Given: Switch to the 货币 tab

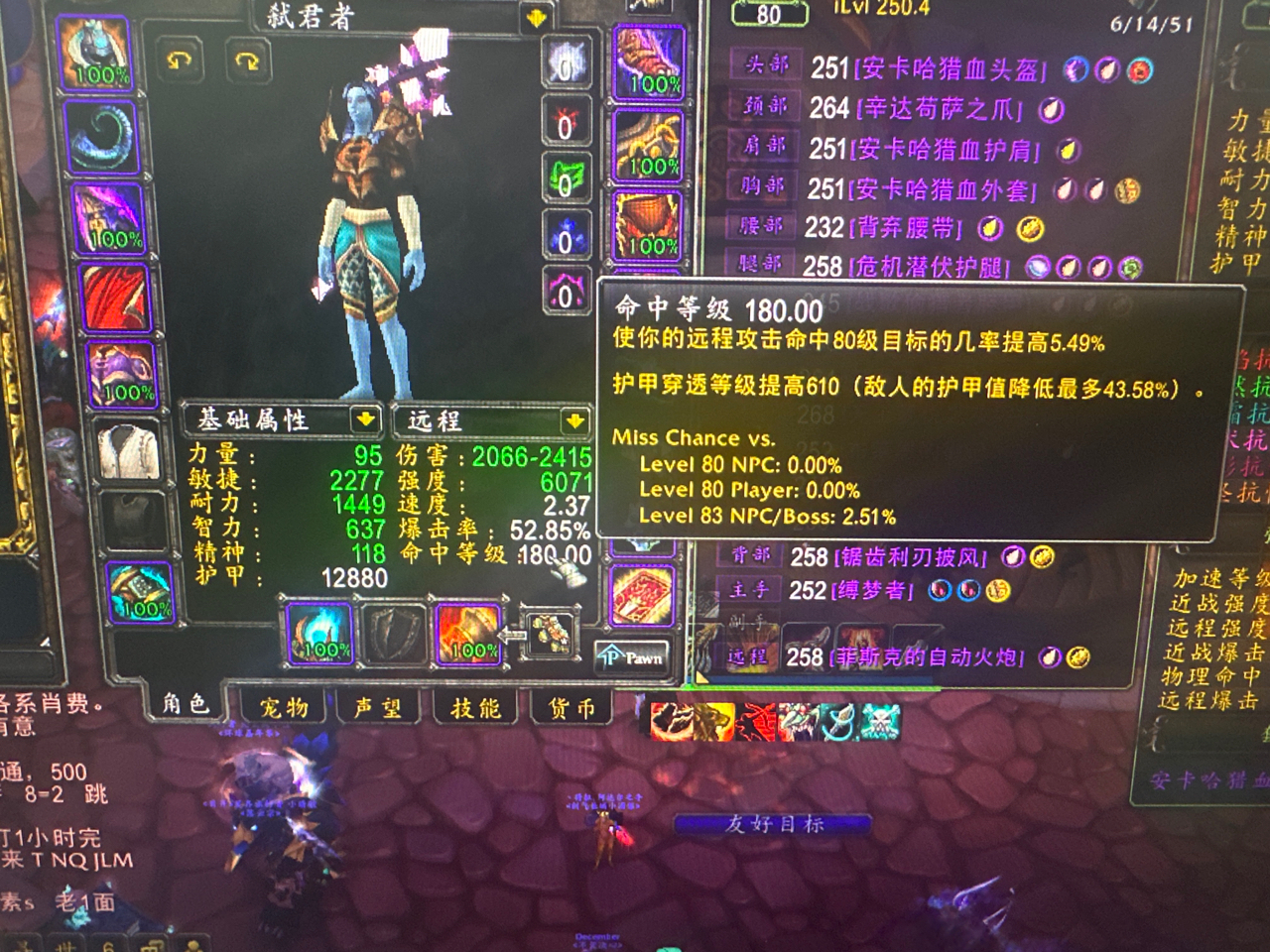Looking at the screenshot, I should [x=567, y=706].
